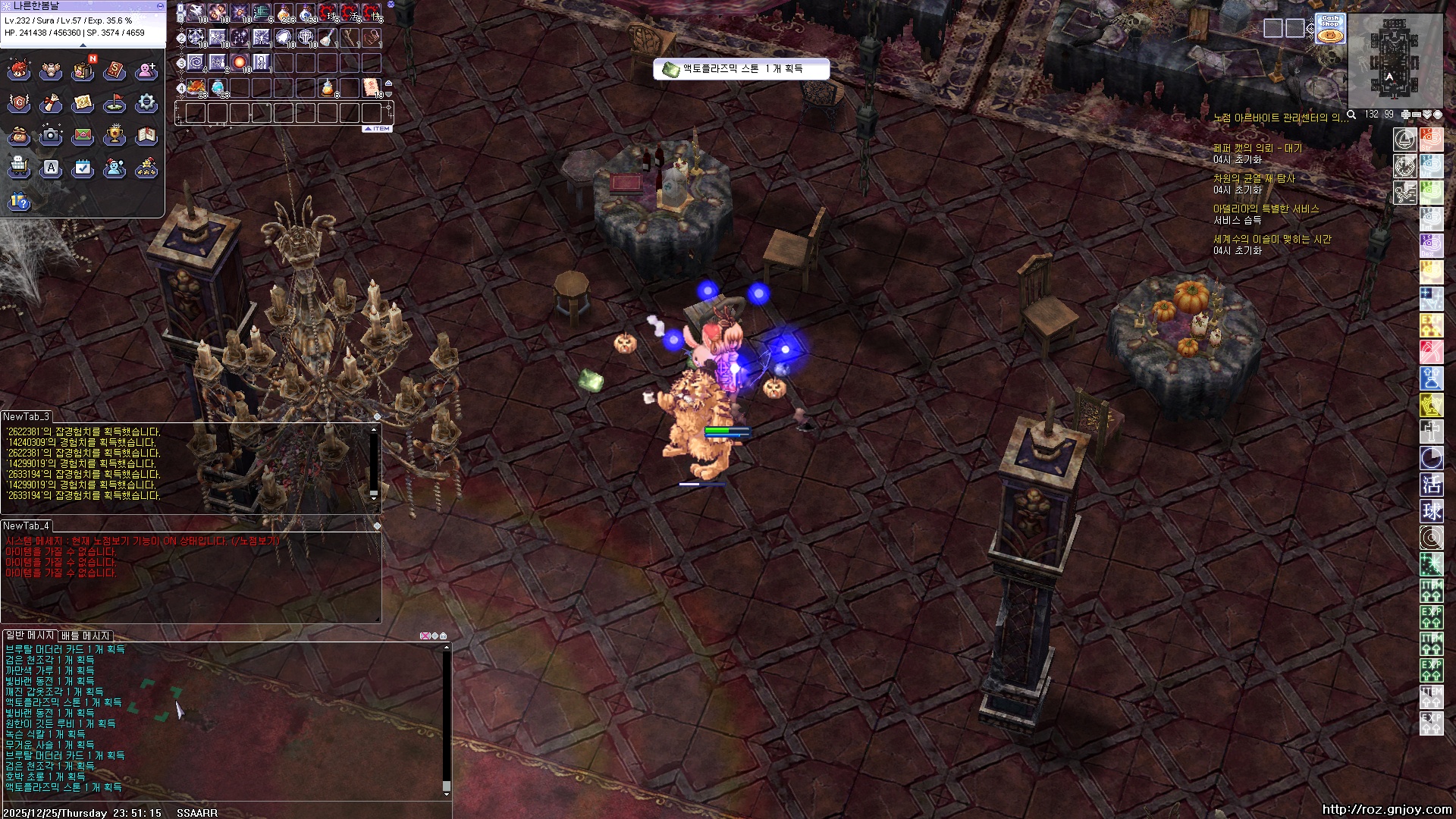Open the gear-shaped options menu icon
Viewport: 1456px width, 819px height.
pos(146,102)
